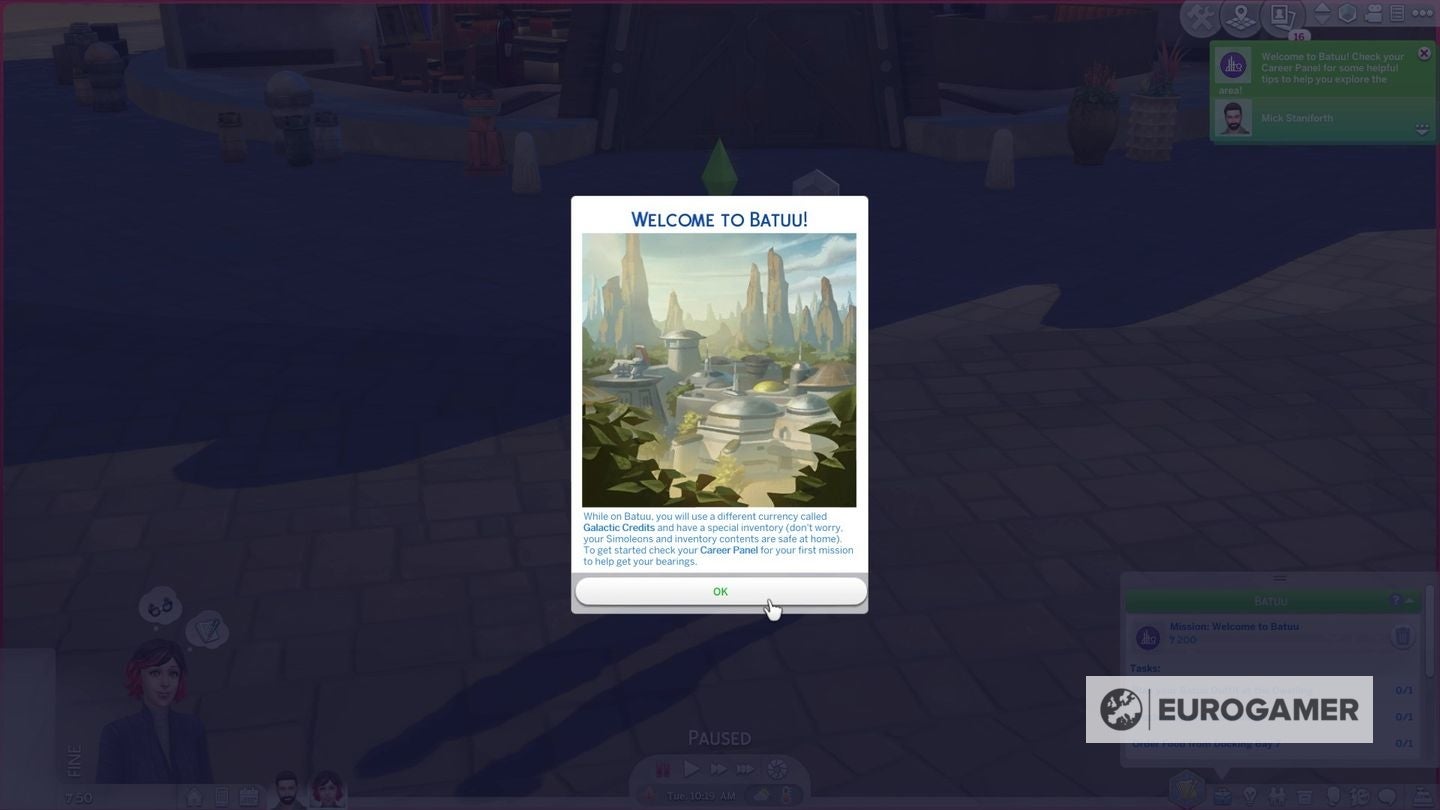Open the map to manage worlds
Viewport: 1440px width, 810px height.
pyautogui.click(x=1241, y=17)
